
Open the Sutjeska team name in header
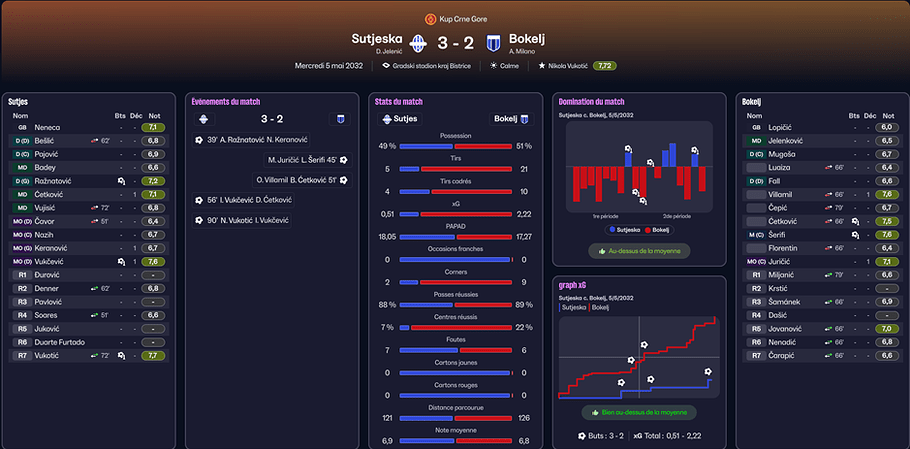tap(376, 39)
